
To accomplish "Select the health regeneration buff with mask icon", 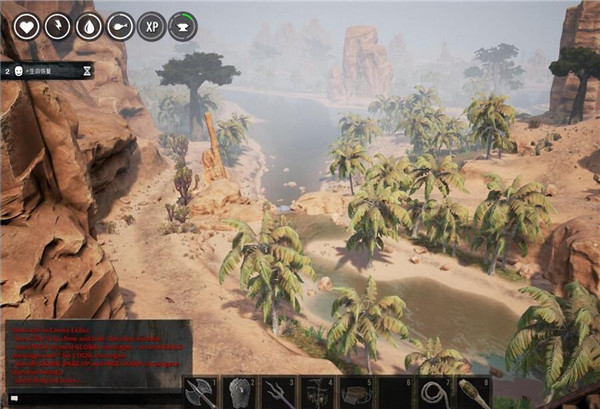I will (48, 71).
